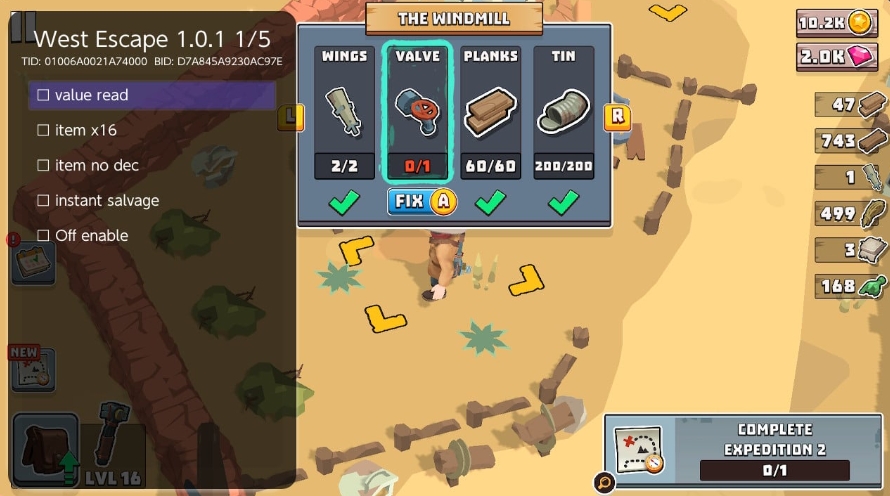The height and width of the screenshot is (496, 890).
Task: Select the Valve material card
Action: [x=418, y=112]
